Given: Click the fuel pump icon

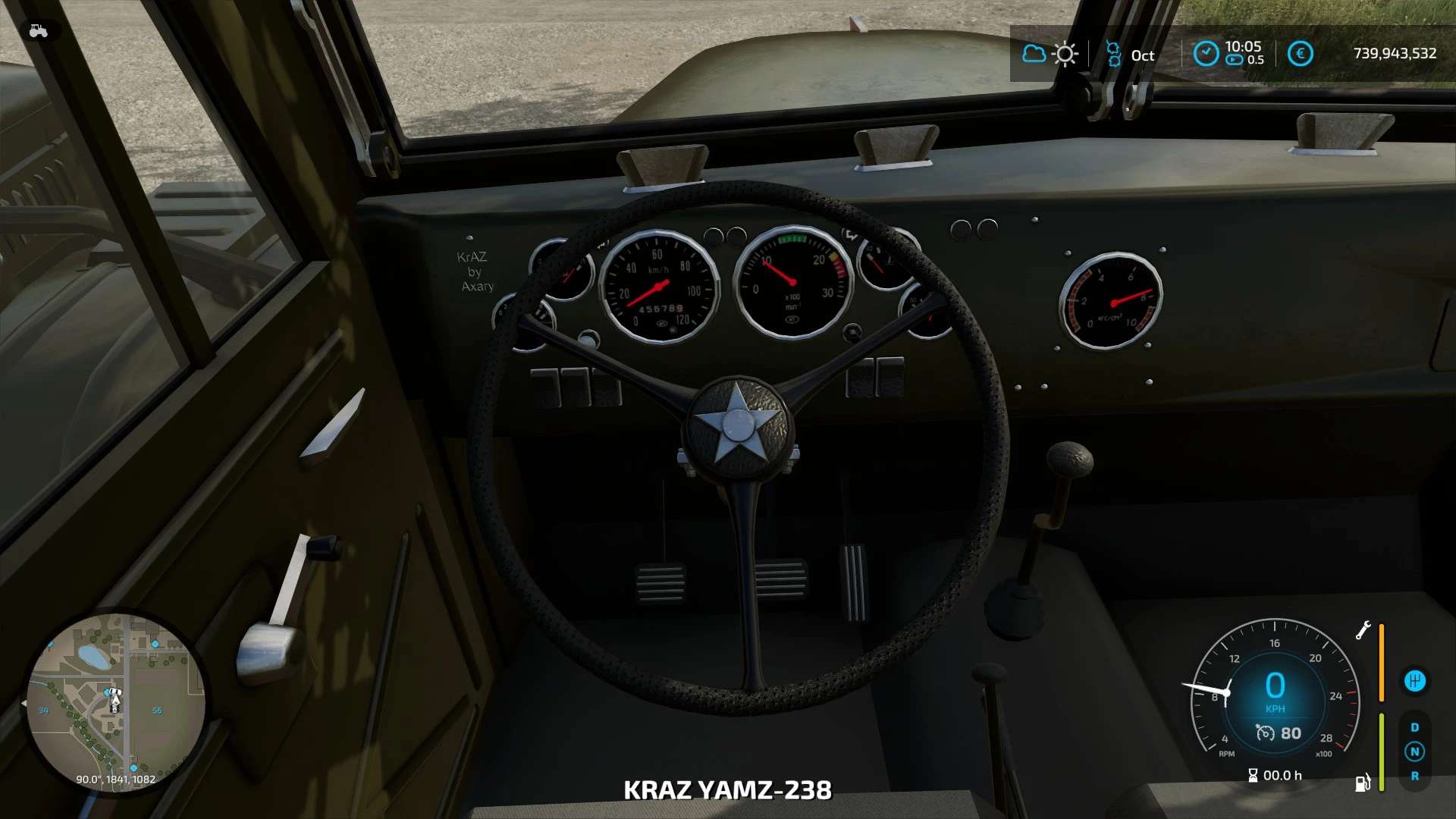Looking at the screenshot, I should (1363, 783).
